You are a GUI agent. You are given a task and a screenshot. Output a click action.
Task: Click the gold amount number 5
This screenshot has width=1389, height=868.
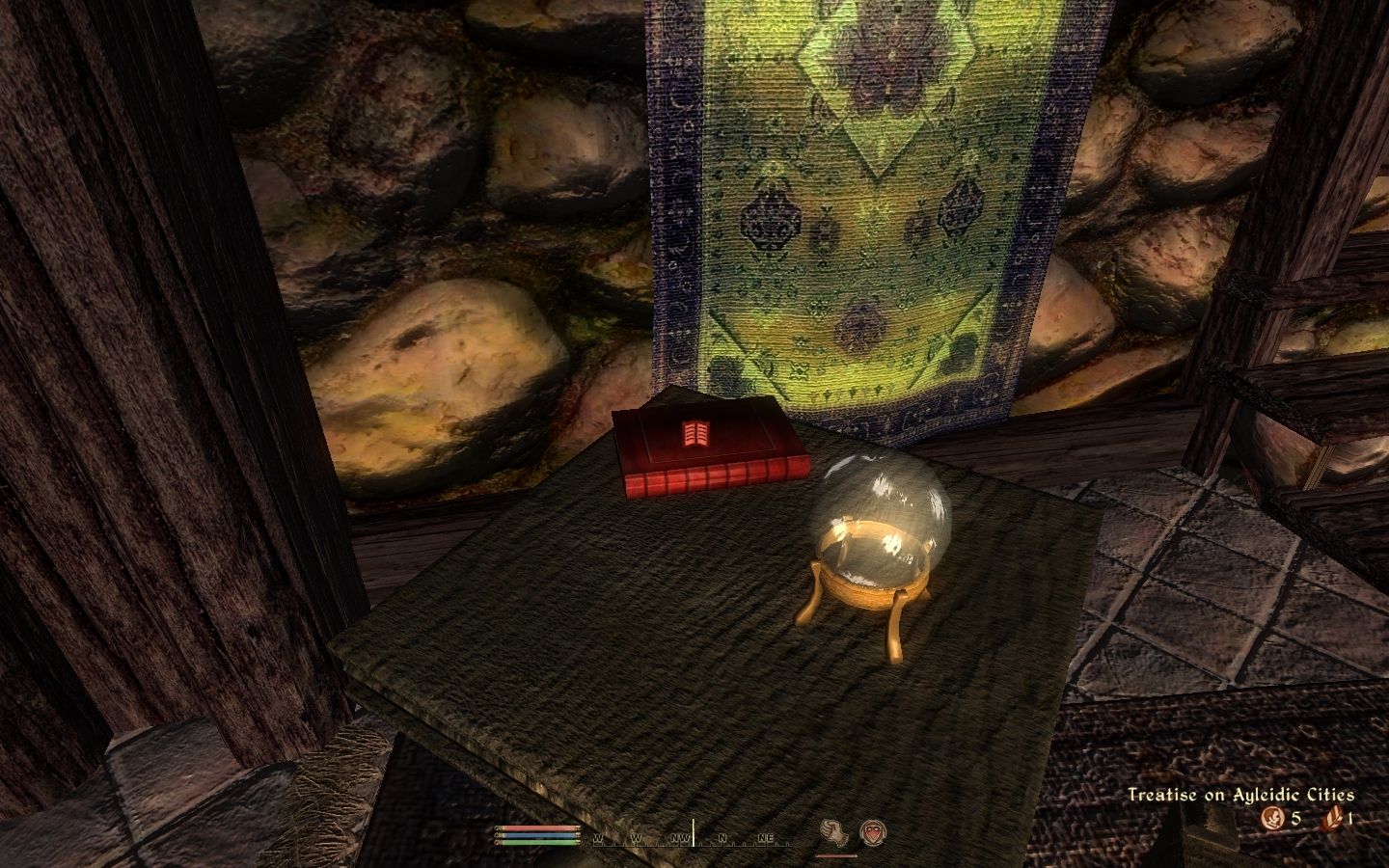(1295, 817)
